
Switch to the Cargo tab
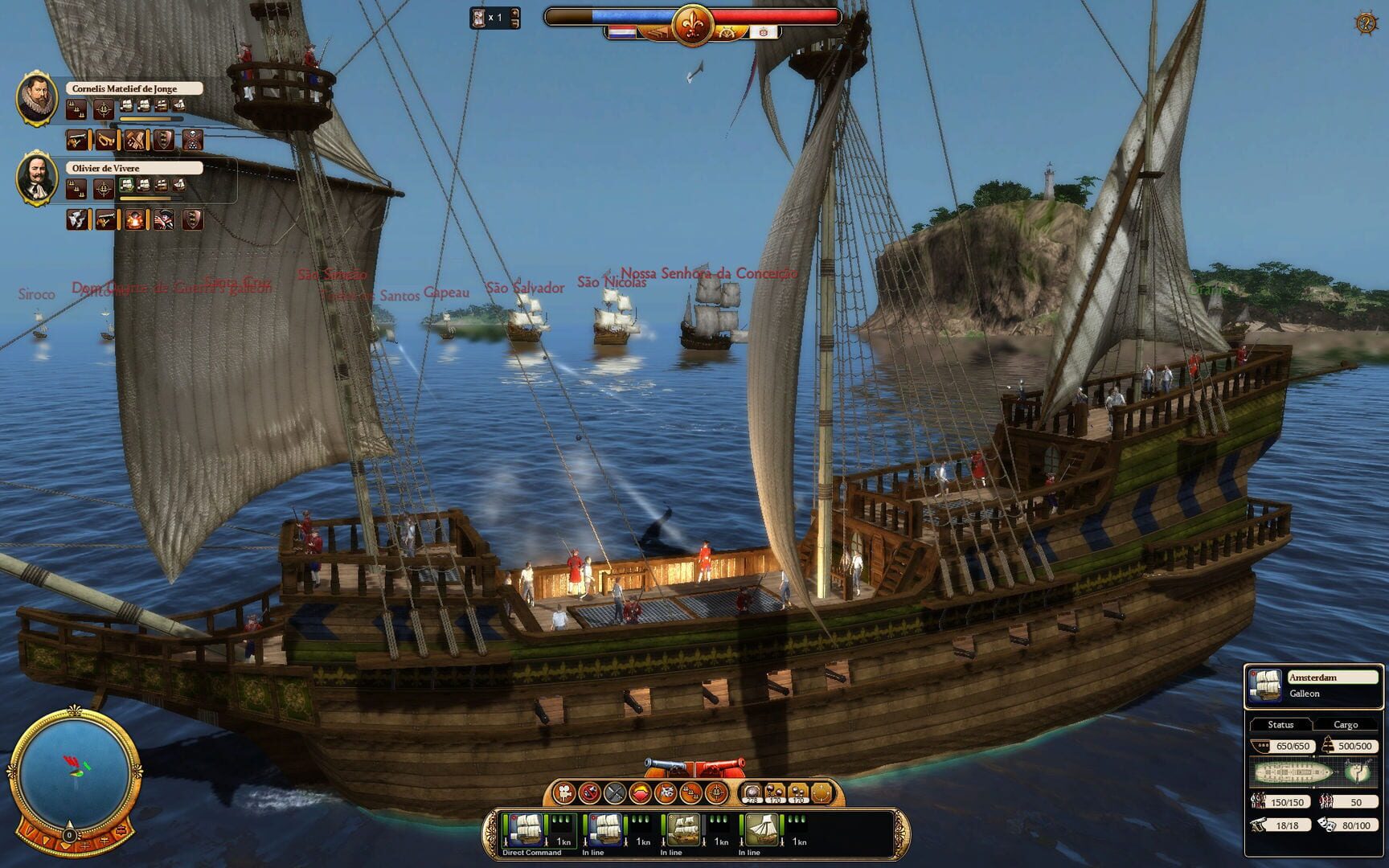coord(1346,724)
